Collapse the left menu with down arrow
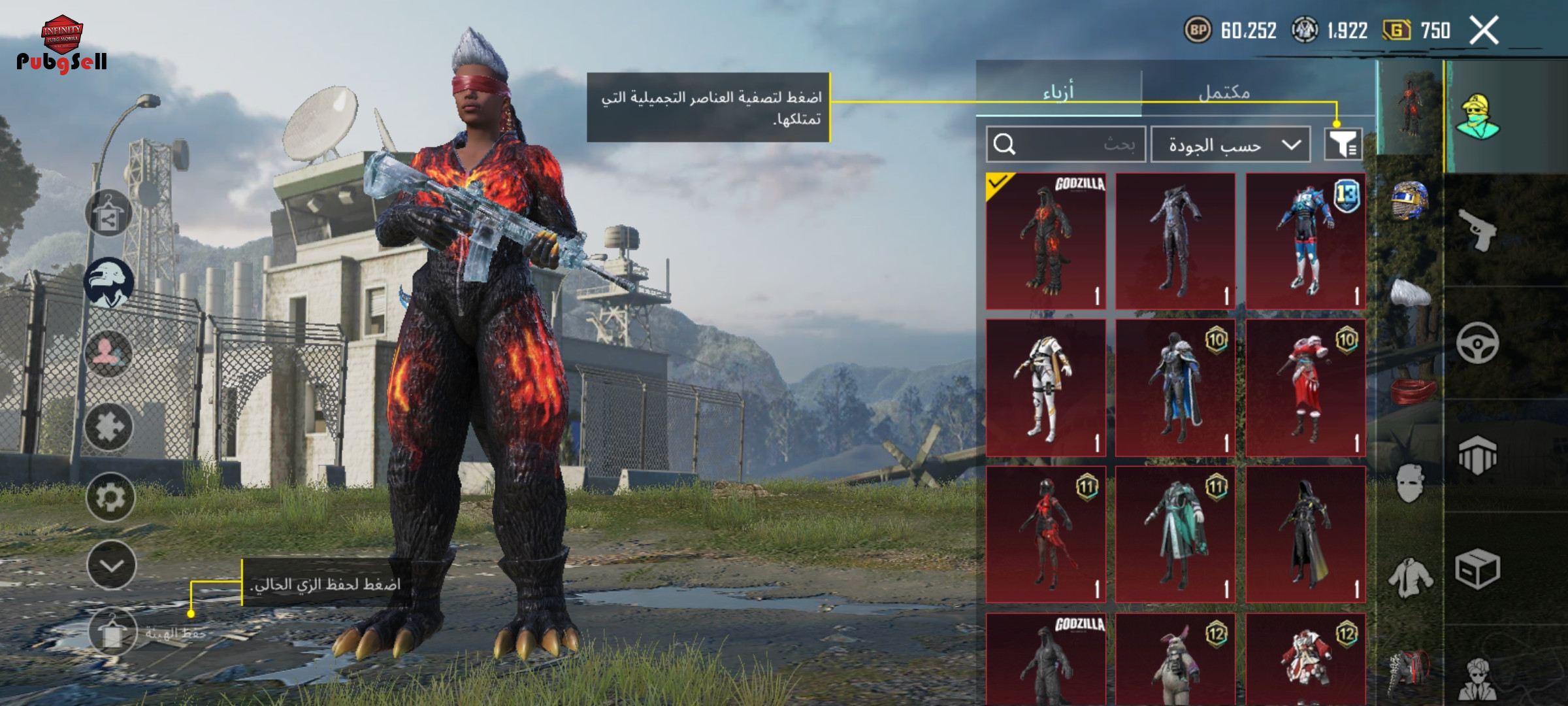The width and height of the screenshot is (1568, 706). click(111, 565)
